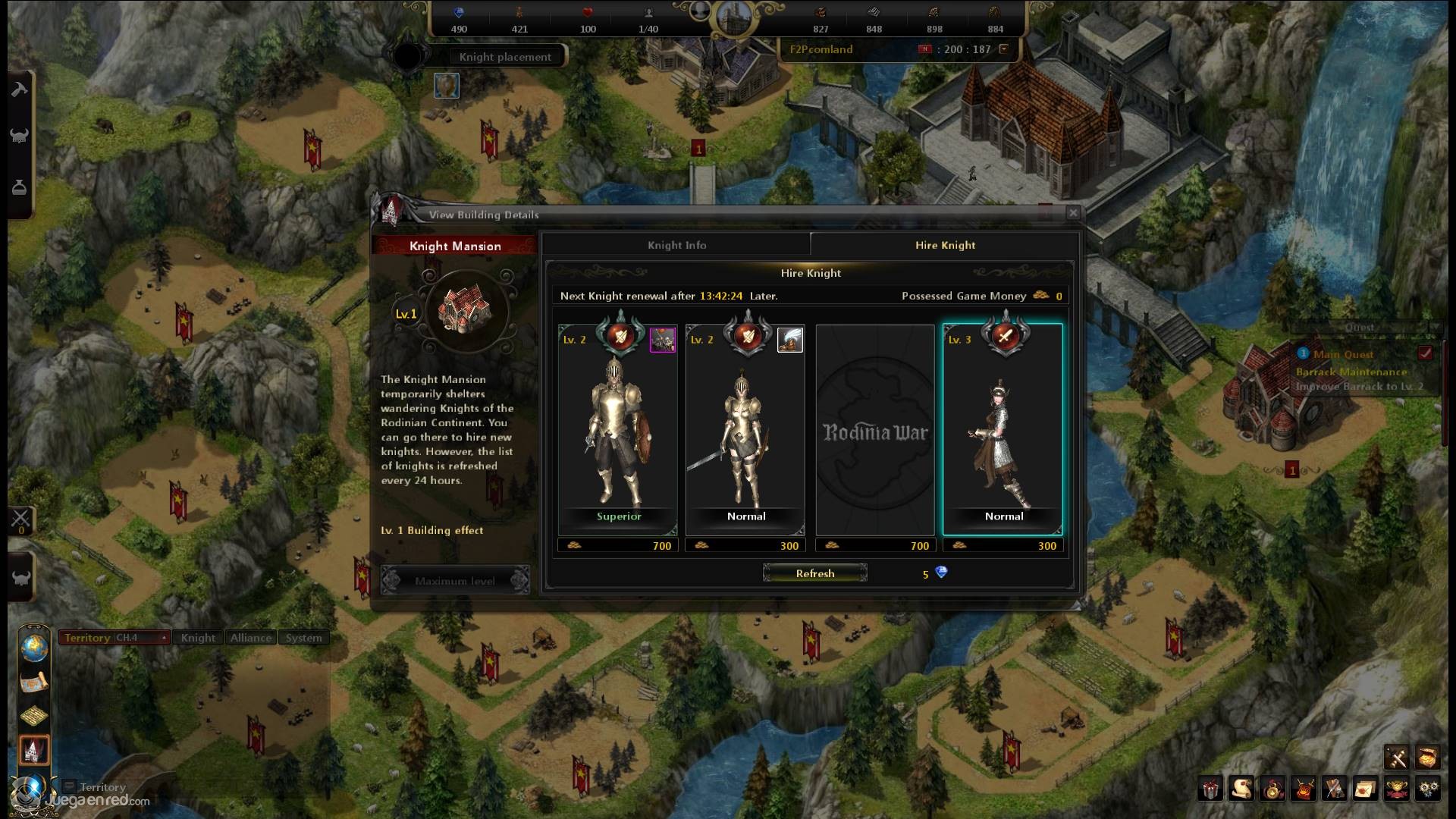Open the world globe view
Image resolution: width=1456 pixels, height=819 pixels.
click(34, 648)
